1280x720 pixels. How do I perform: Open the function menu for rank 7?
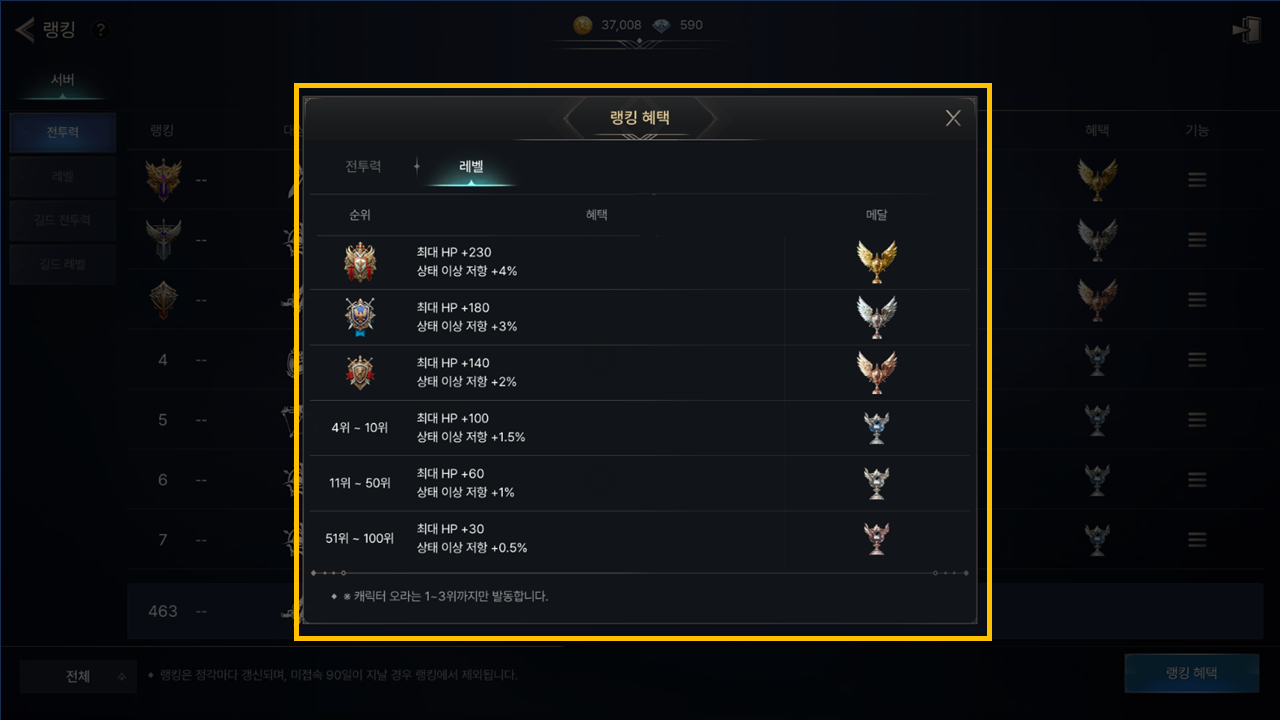pos(1197,540)
